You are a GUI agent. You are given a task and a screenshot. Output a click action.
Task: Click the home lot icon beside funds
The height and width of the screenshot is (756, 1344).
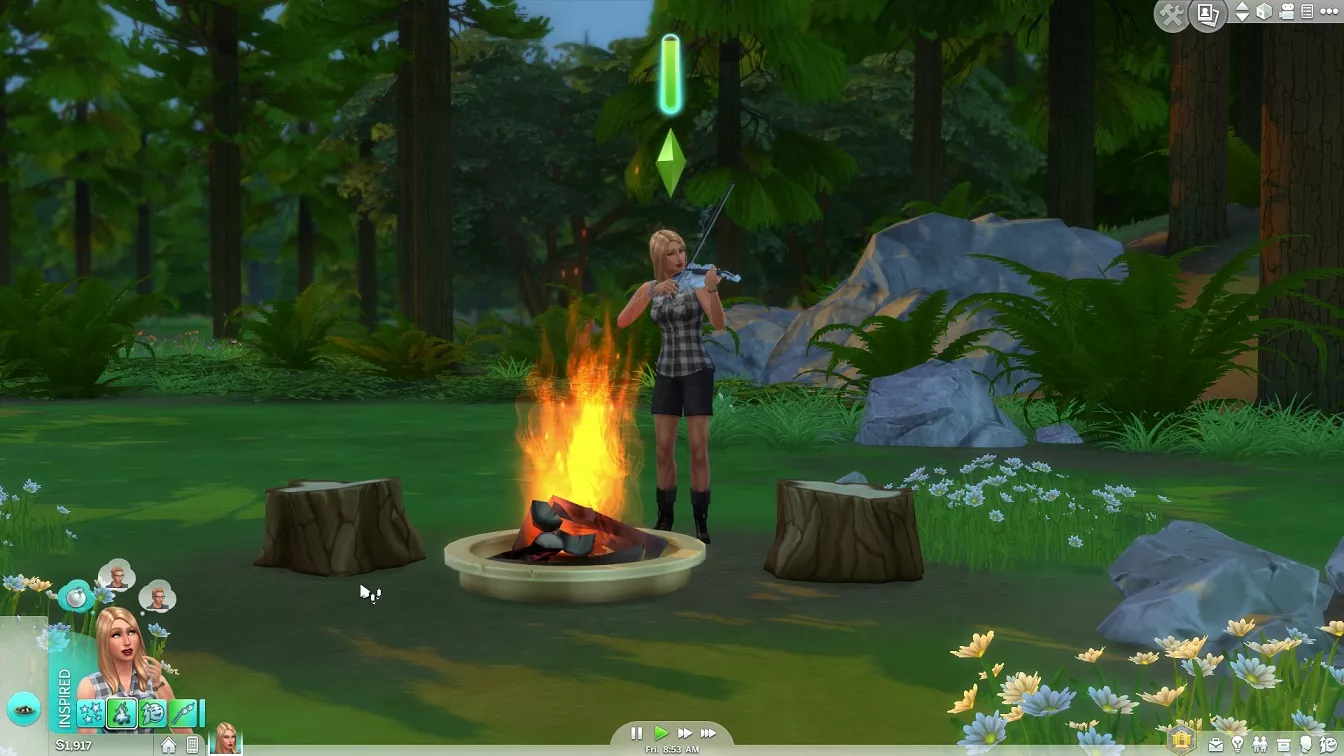(169, 745)
